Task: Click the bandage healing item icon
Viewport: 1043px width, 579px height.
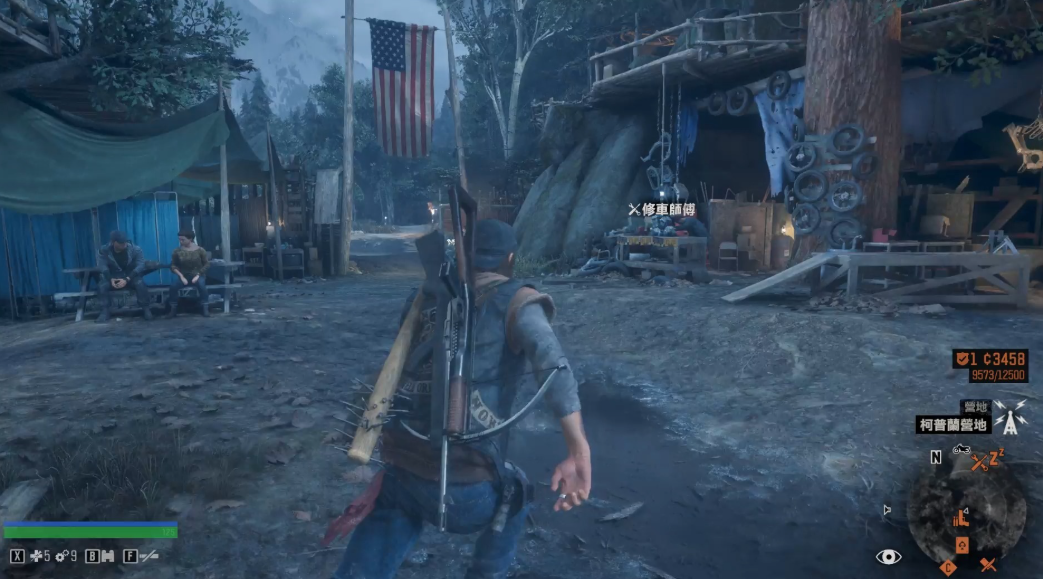Action: 35,556
